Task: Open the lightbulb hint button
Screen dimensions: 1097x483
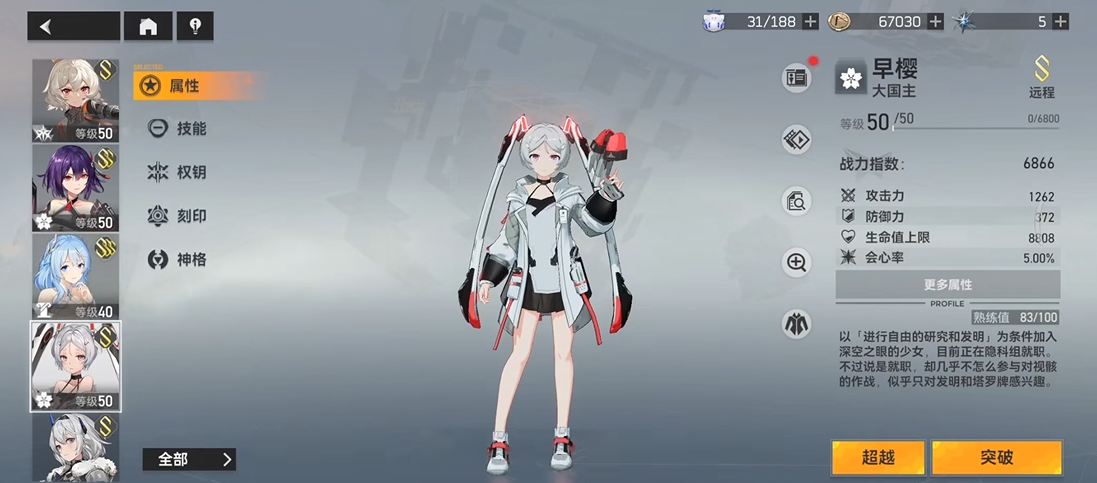Action: (x=194, y=26)
